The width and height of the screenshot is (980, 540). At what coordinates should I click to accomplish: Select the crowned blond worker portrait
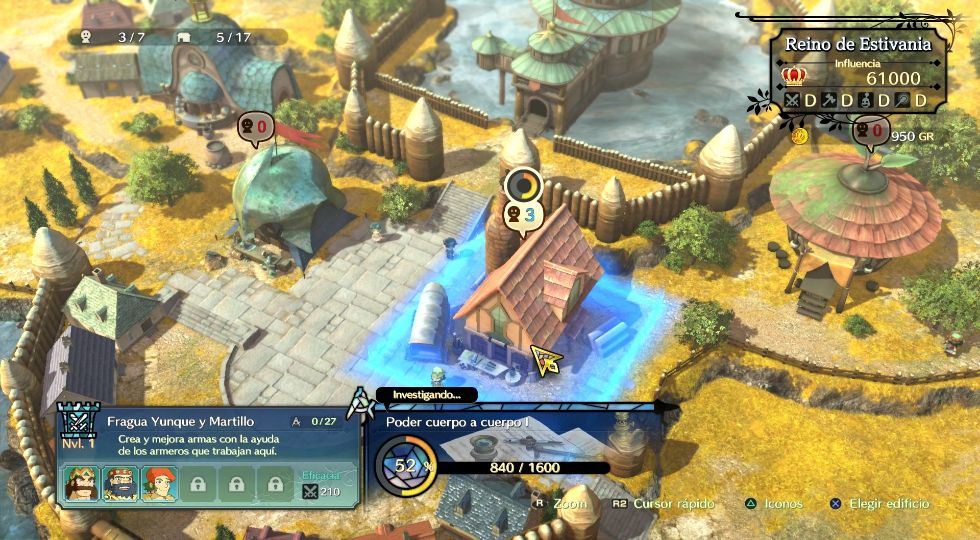point(80,484)
